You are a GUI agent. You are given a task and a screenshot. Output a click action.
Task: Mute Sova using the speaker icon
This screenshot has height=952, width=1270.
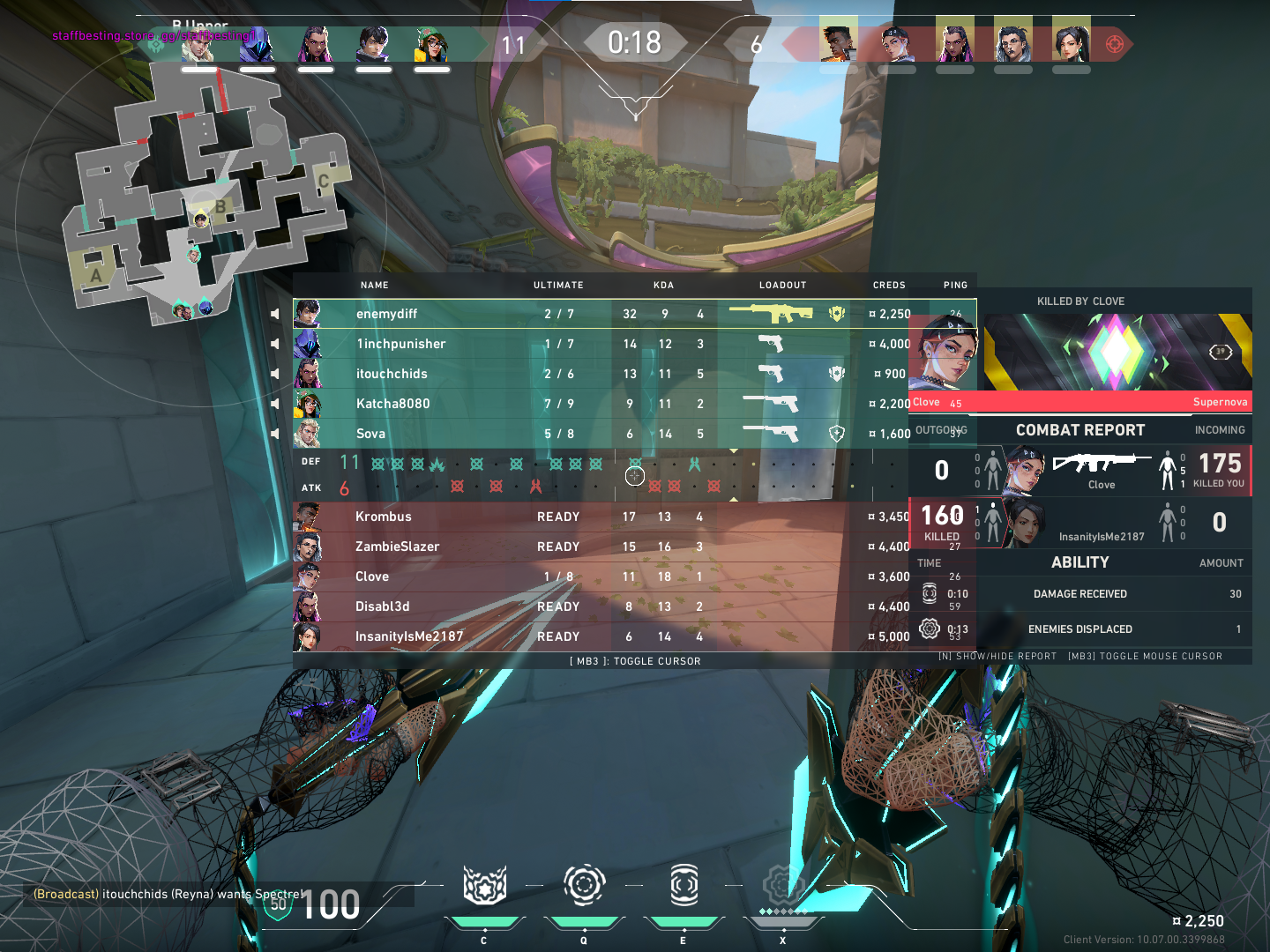tap(275, 434)
